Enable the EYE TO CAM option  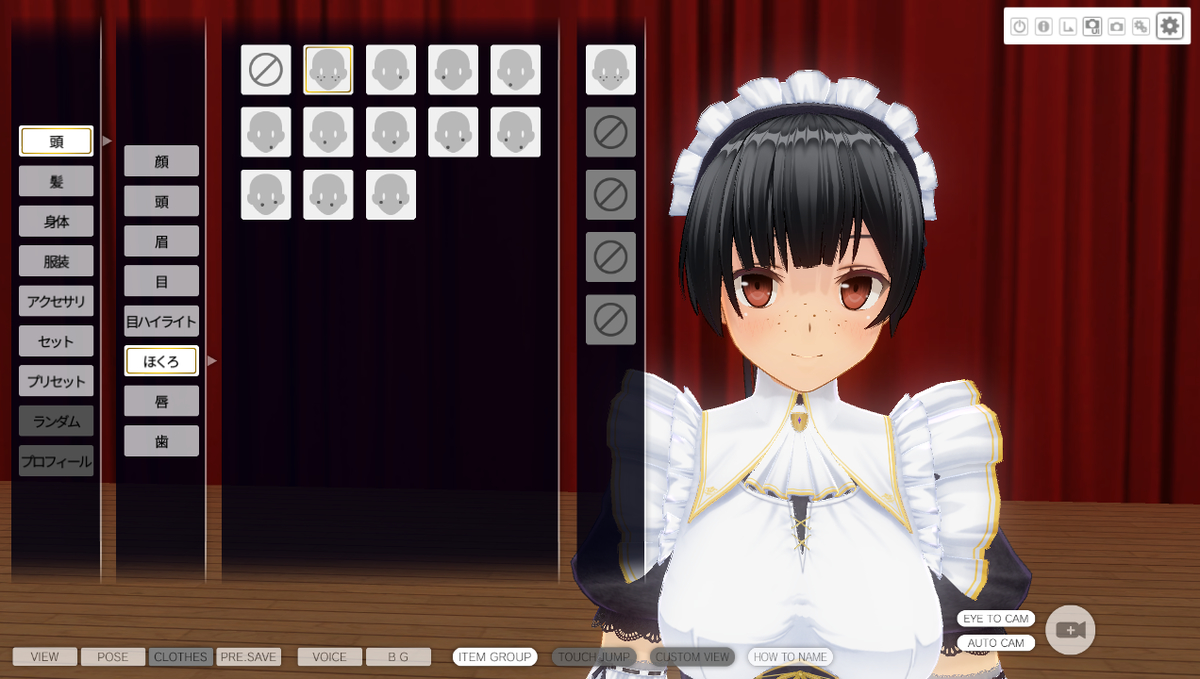(x=995, y=619)
